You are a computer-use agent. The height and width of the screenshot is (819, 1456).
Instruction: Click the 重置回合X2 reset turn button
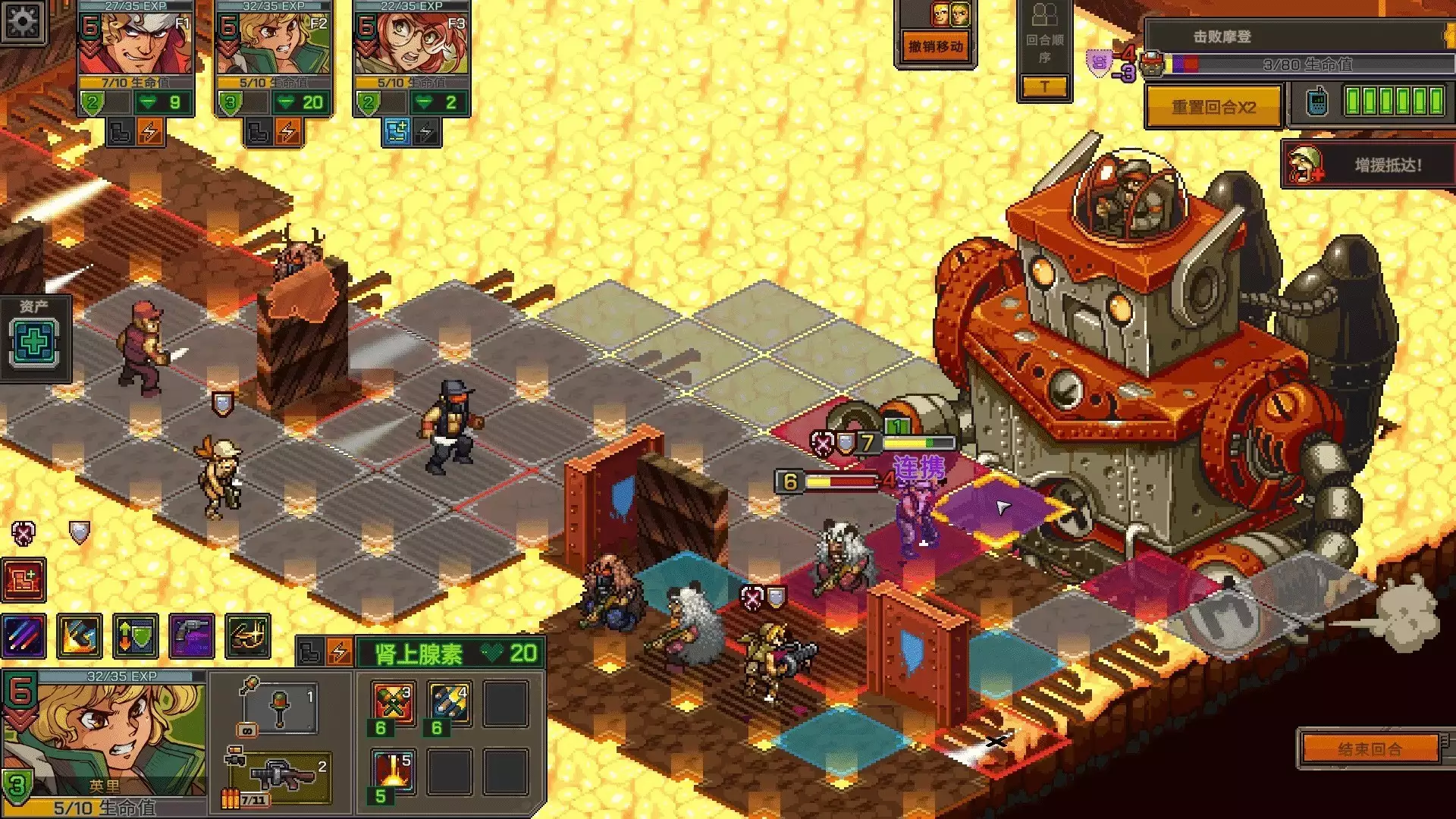(1213, 107)
